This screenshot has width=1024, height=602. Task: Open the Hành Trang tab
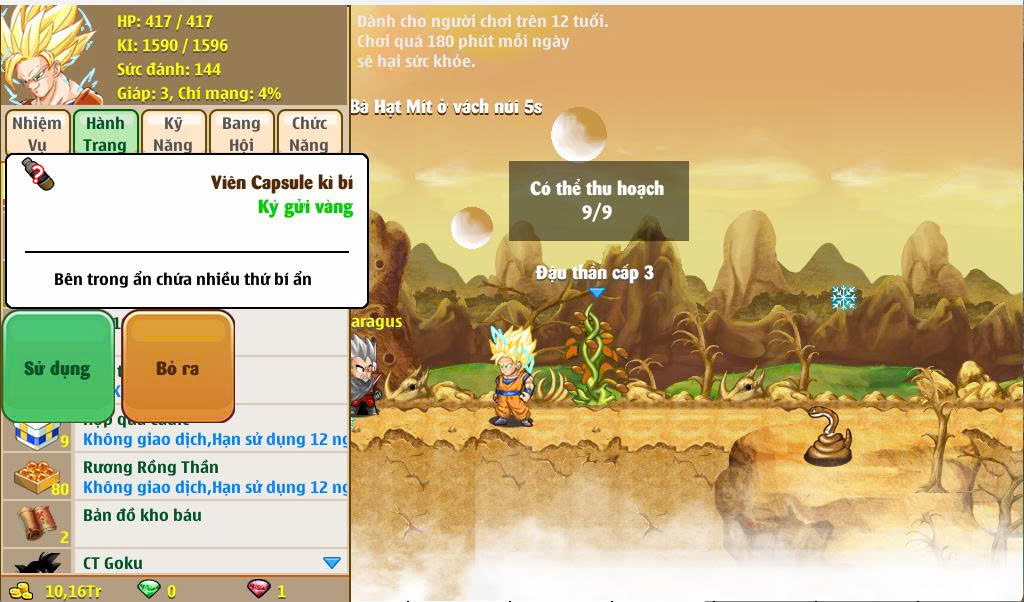pyautogui.click(x=105, y=133)
